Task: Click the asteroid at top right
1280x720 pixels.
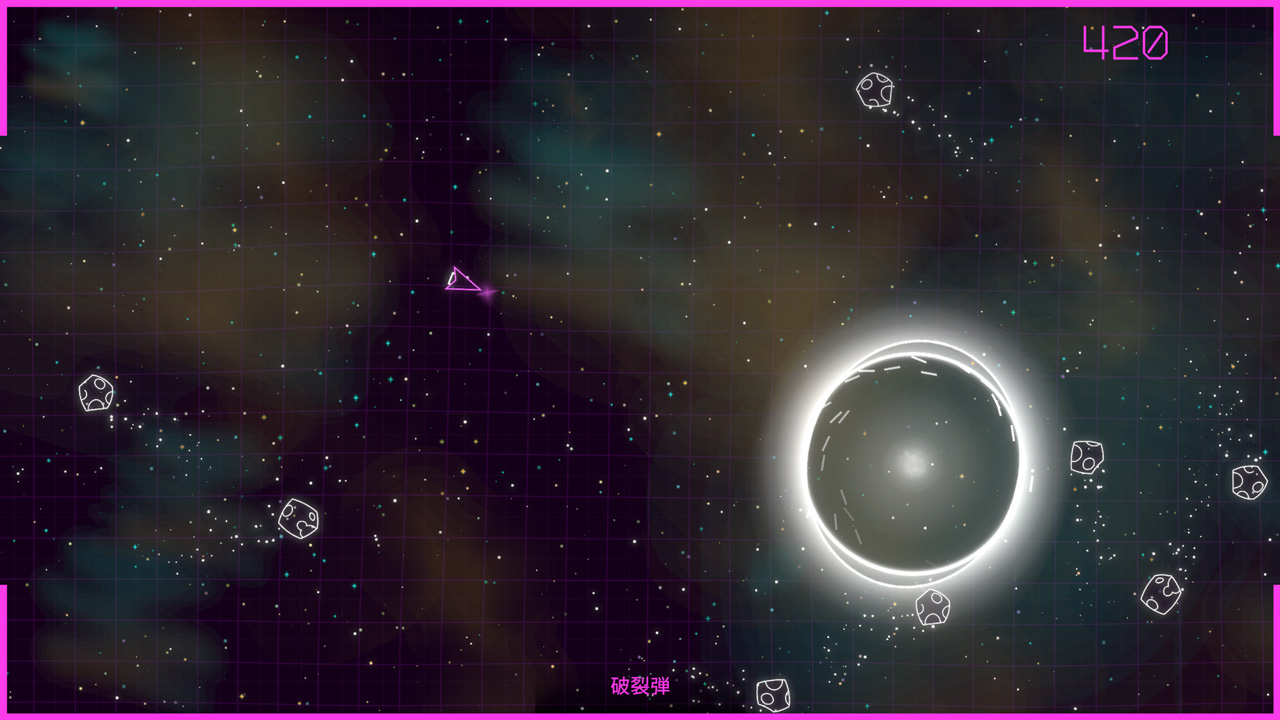Action: [874, 91]
